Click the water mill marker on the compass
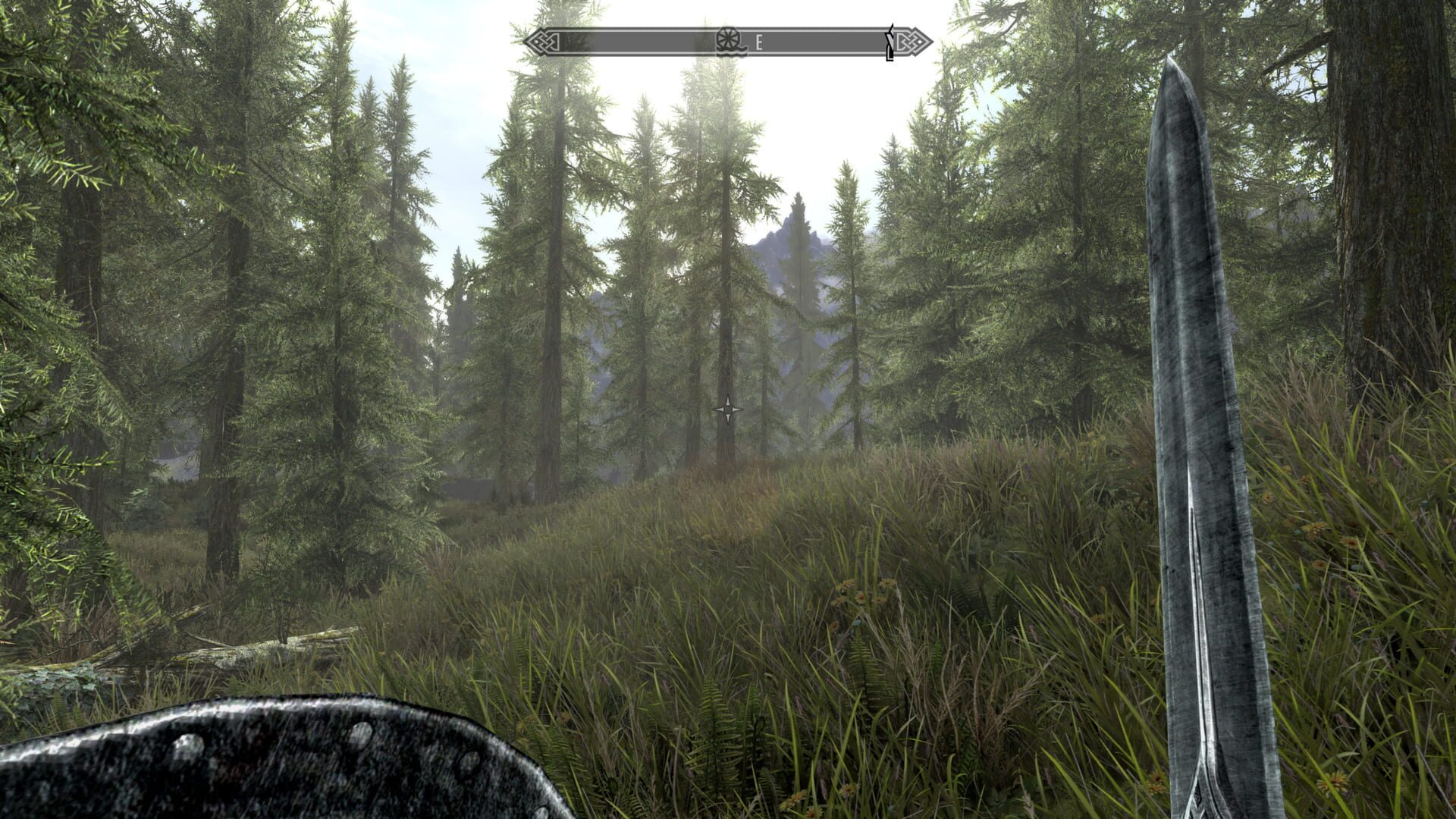Viewport: 1456px width, 819px height. point(727,40)
